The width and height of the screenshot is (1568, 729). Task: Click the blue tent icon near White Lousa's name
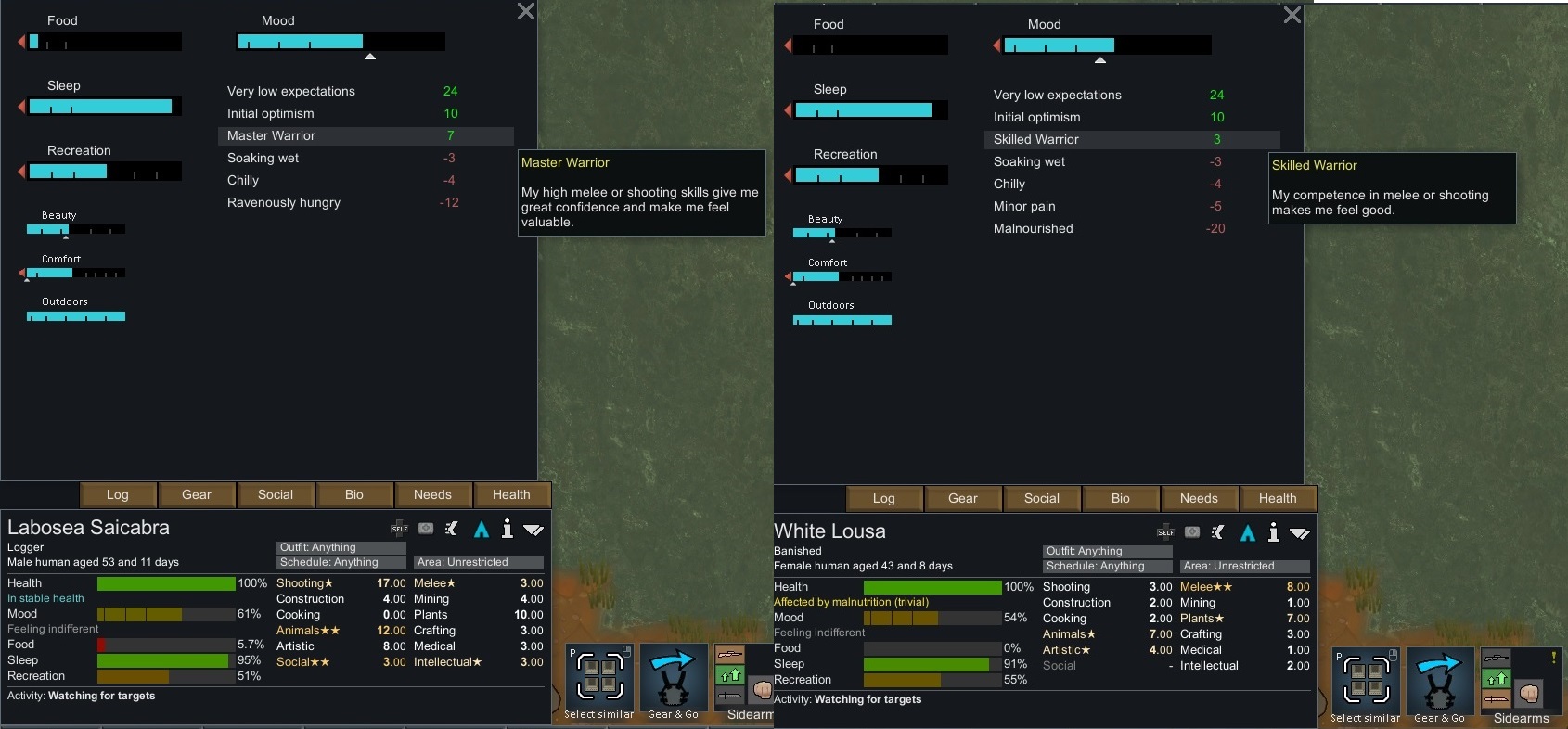pyautogui.click(x=1248, y=534)
